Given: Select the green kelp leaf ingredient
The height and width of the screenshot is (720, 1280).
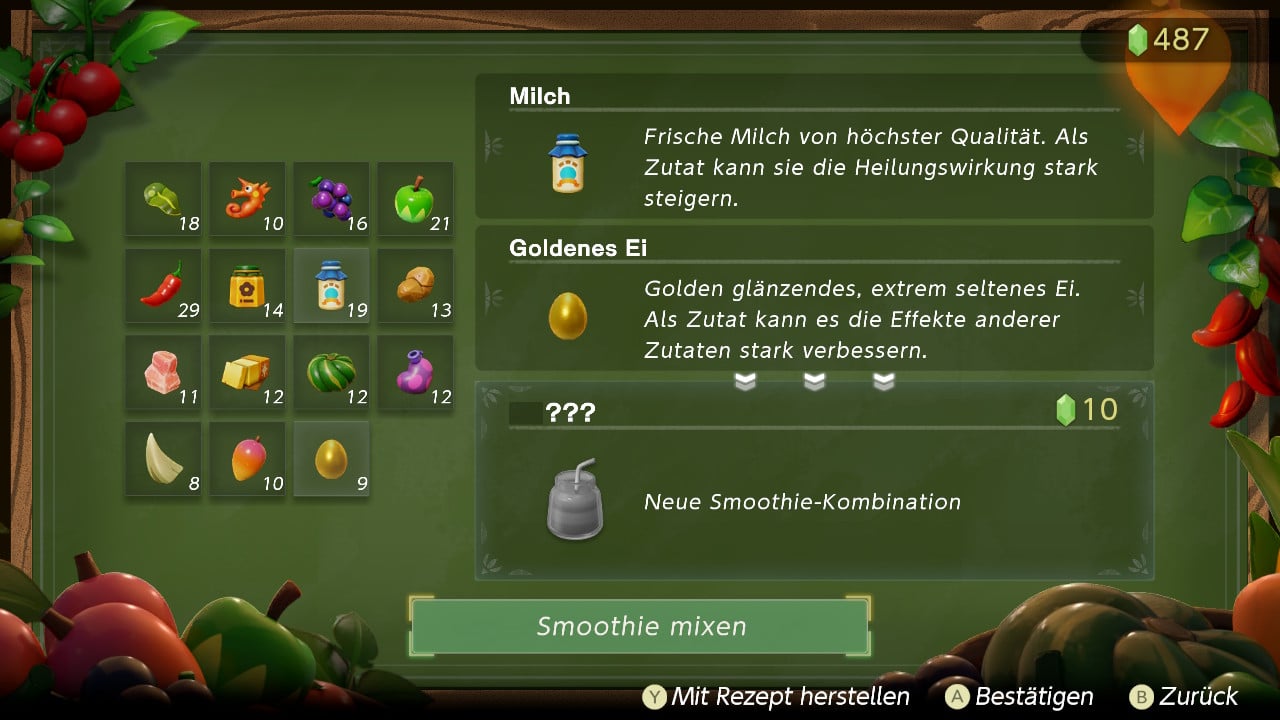Looking at the screenshot, I should point(163,199).
